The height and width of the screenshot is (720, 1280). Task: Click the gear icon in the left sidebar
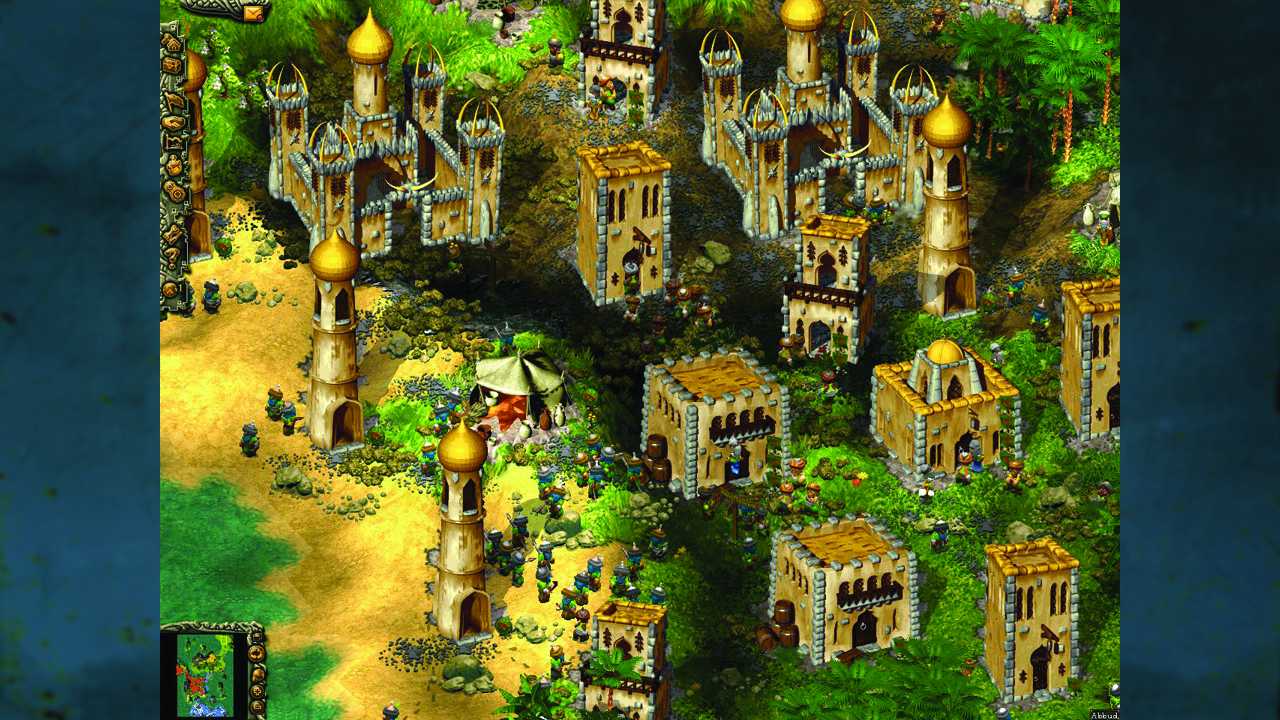coord(177,193)
